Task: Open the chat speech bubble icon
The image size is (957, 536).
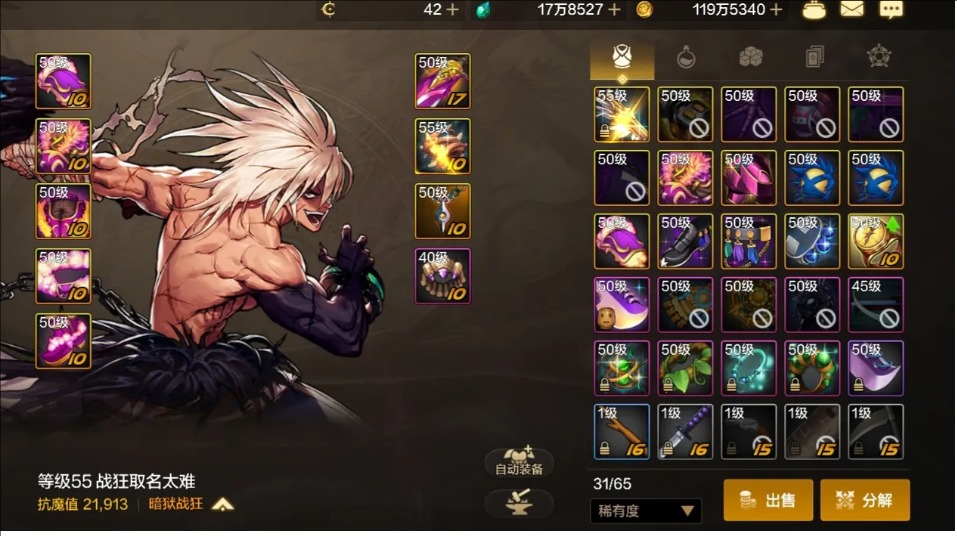Action: pyautogui.click(x=890, y=10)
